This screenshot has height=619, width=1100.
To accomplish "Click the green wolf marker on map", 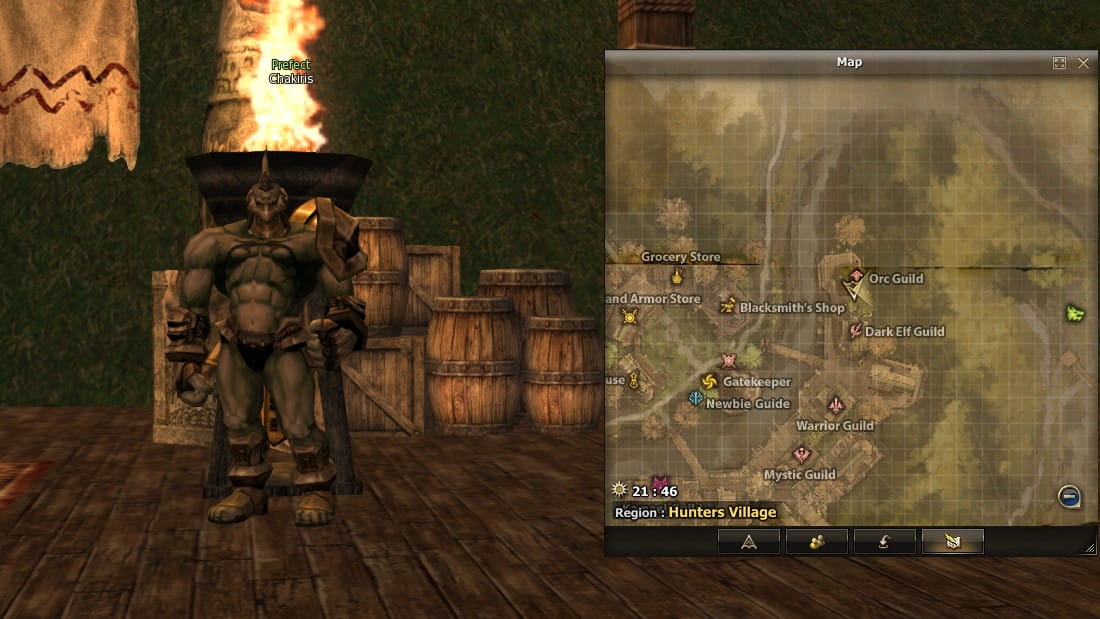I will (x=1076, y=313).
